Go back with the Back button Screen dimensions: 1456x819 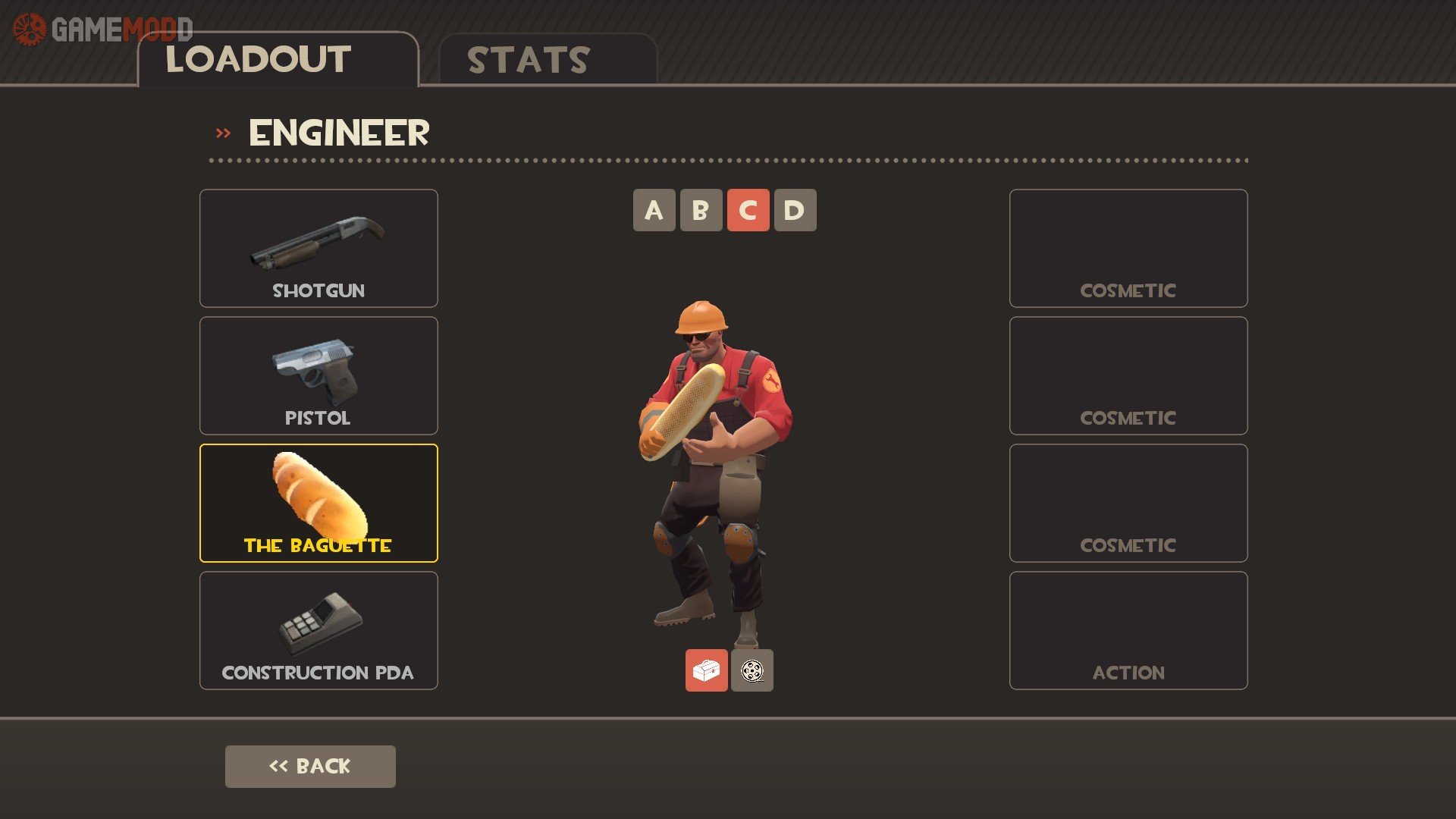[310, 766]
